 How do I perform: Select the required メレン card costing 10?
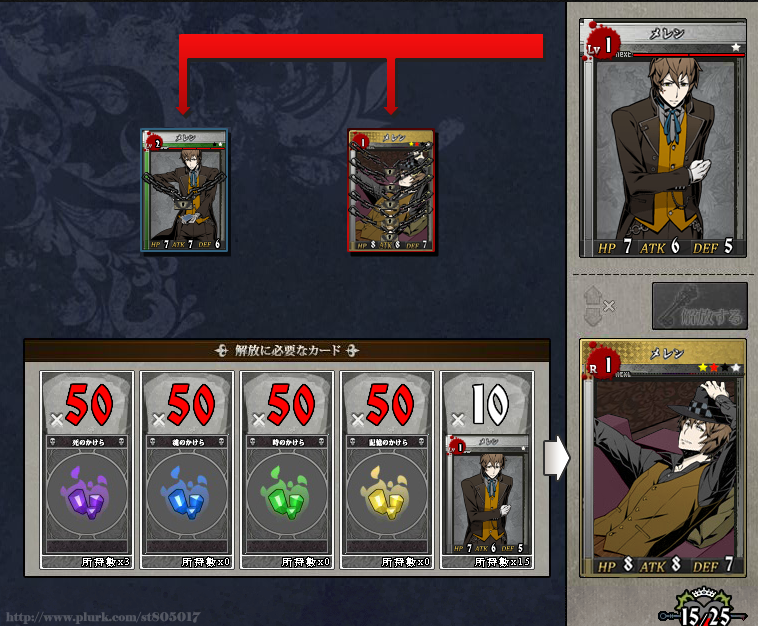(x=489, y=470)
